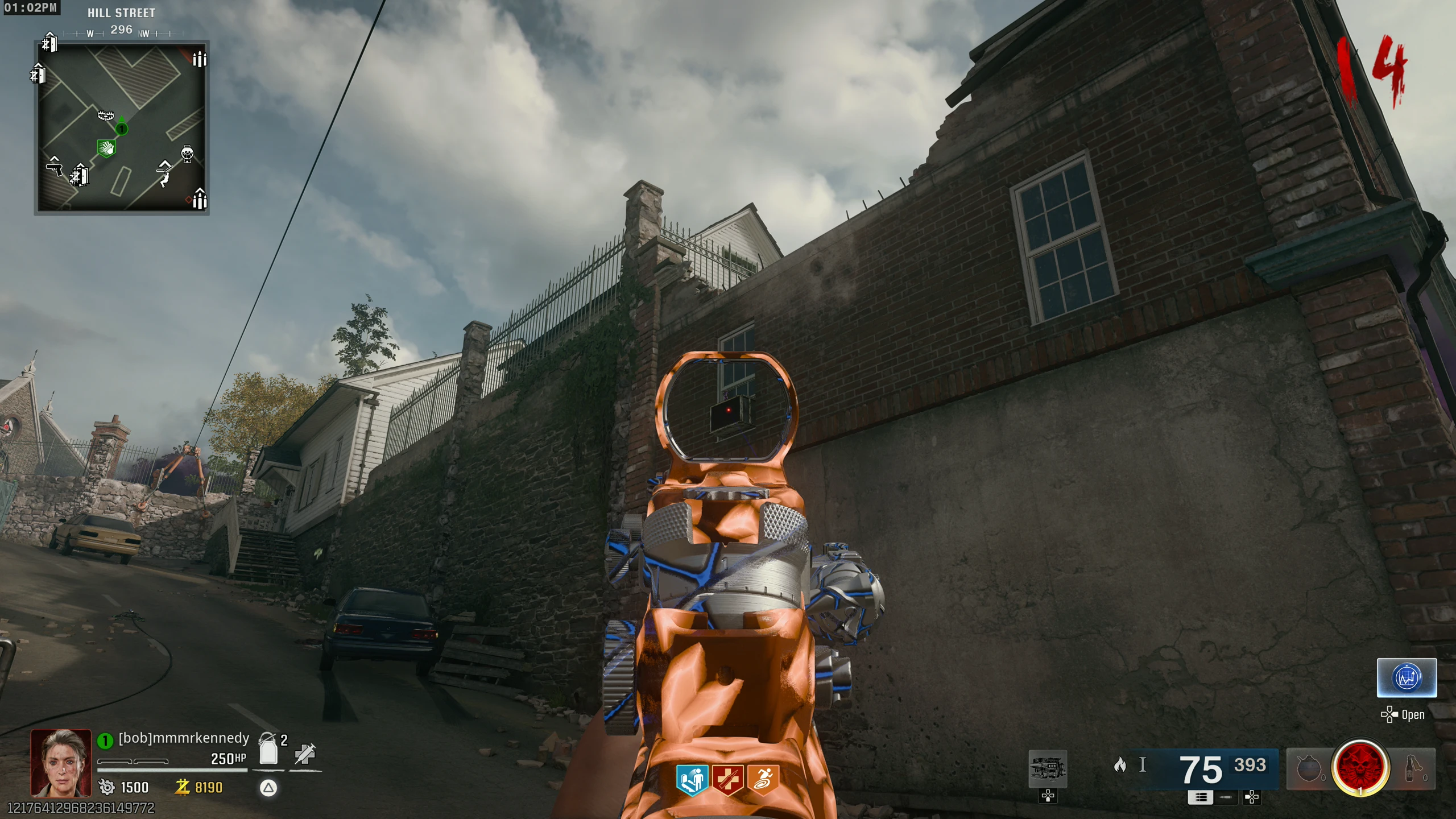The width and height of the screenshot is (1456, 819).
Task: Click the minimap
Action: pos(122,127)
